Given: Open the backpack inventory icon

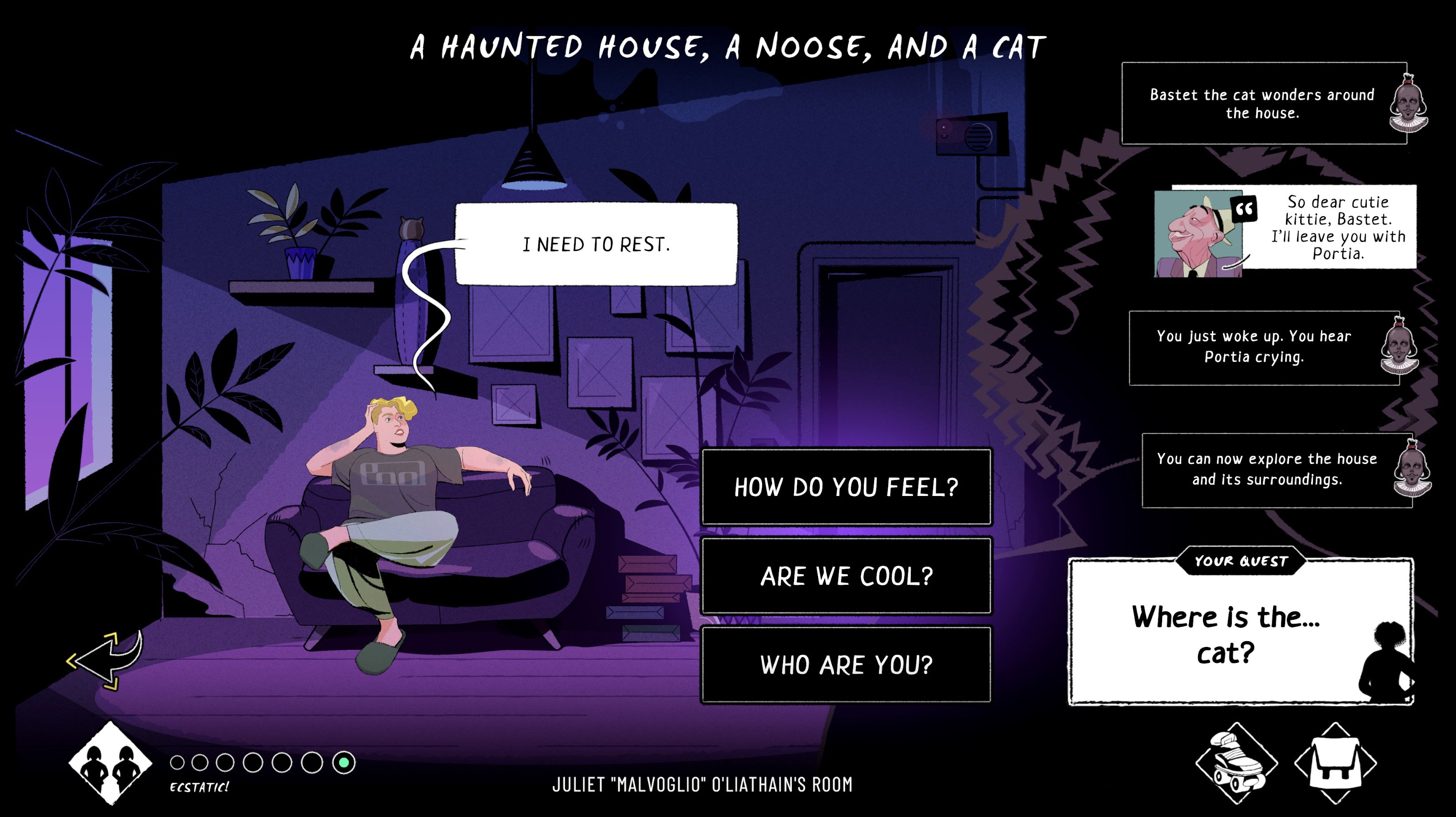Looking at the screenshot, I should pyautogui.click(x=1335, y=763).
